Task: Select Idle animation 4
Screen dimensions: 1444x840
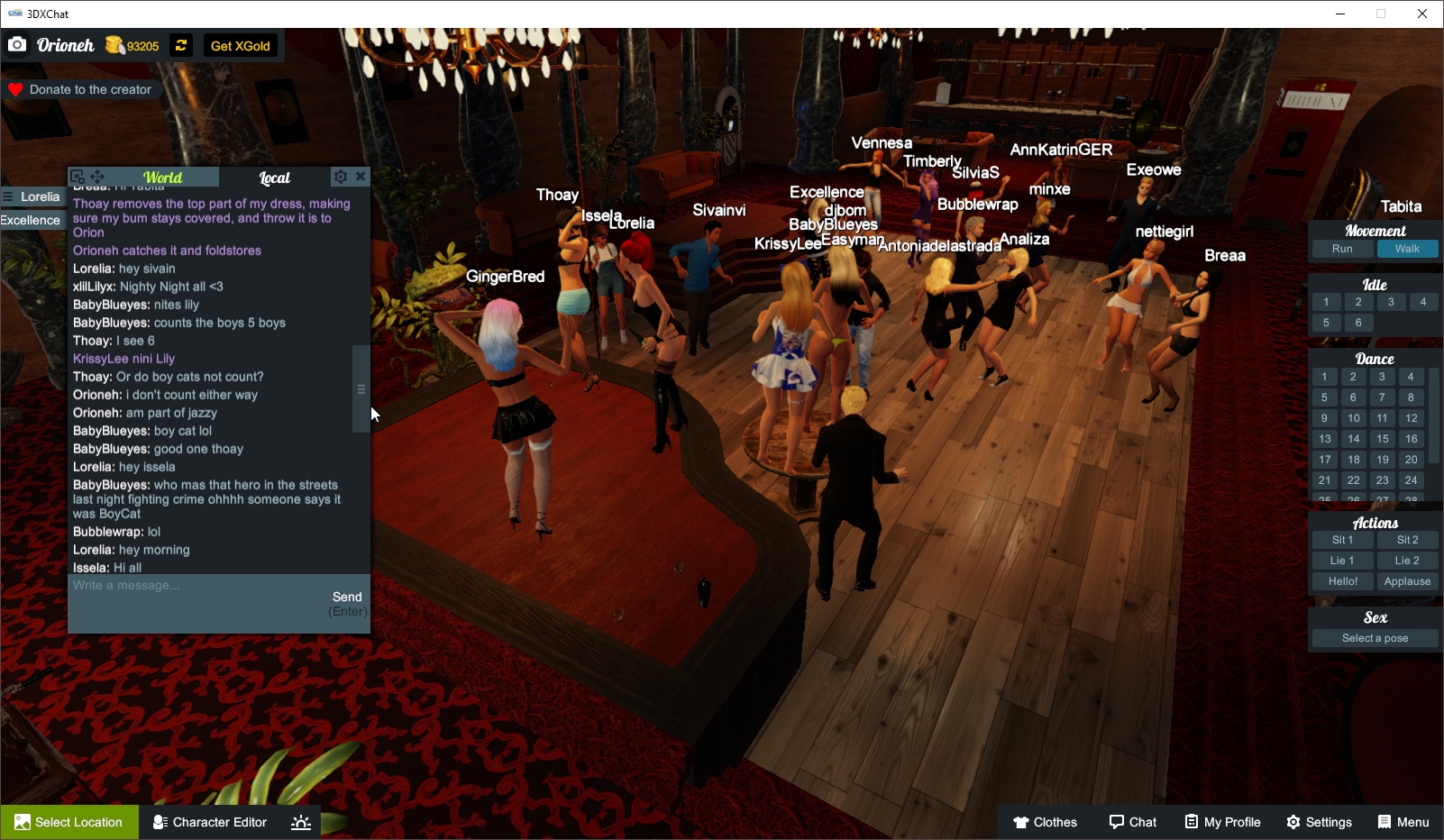Action: click(1424, 302)
